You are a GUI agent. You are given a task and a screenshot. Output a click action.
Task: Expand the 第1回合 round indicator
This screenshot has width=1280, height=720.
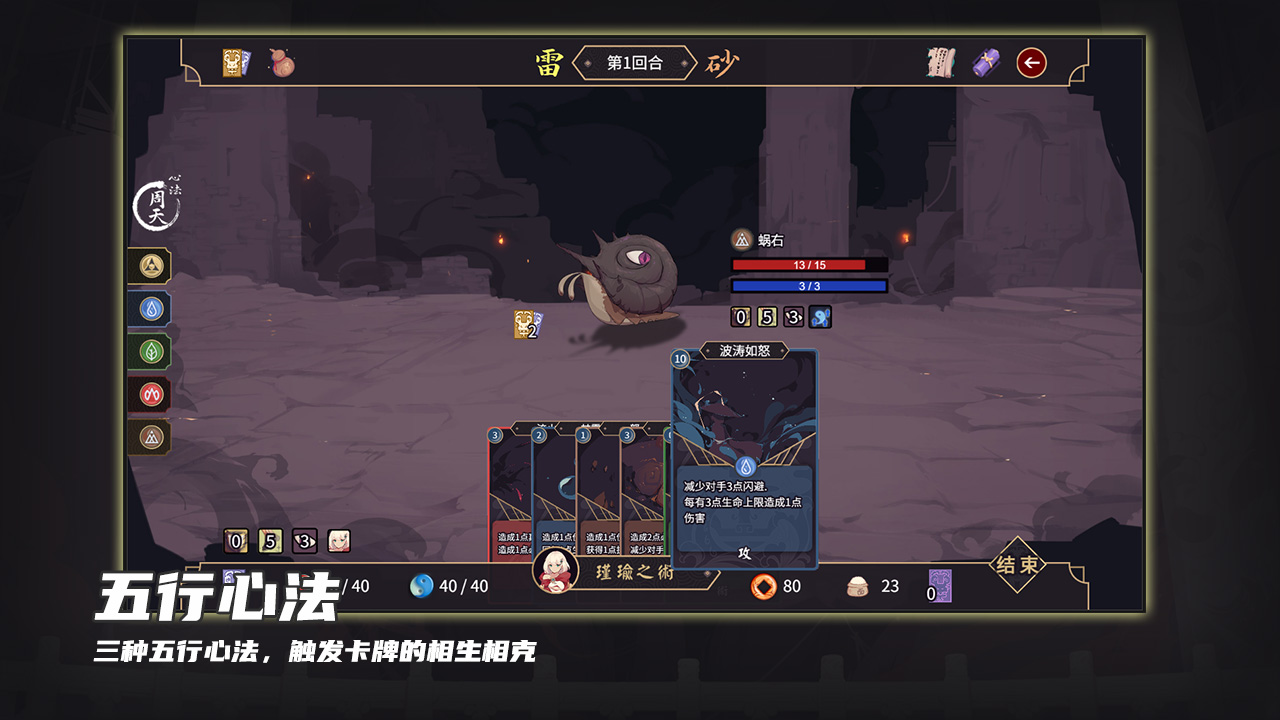tap(637, 62)
